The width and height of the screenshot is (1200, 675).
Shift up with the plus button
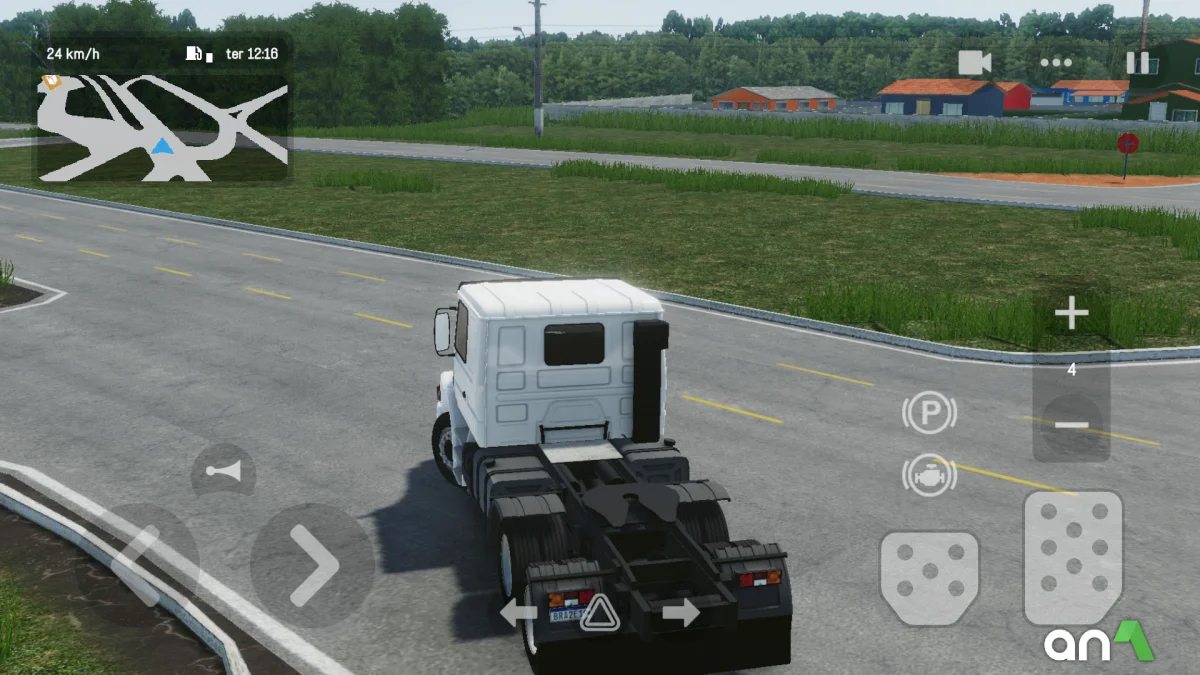coord(1071,315)
